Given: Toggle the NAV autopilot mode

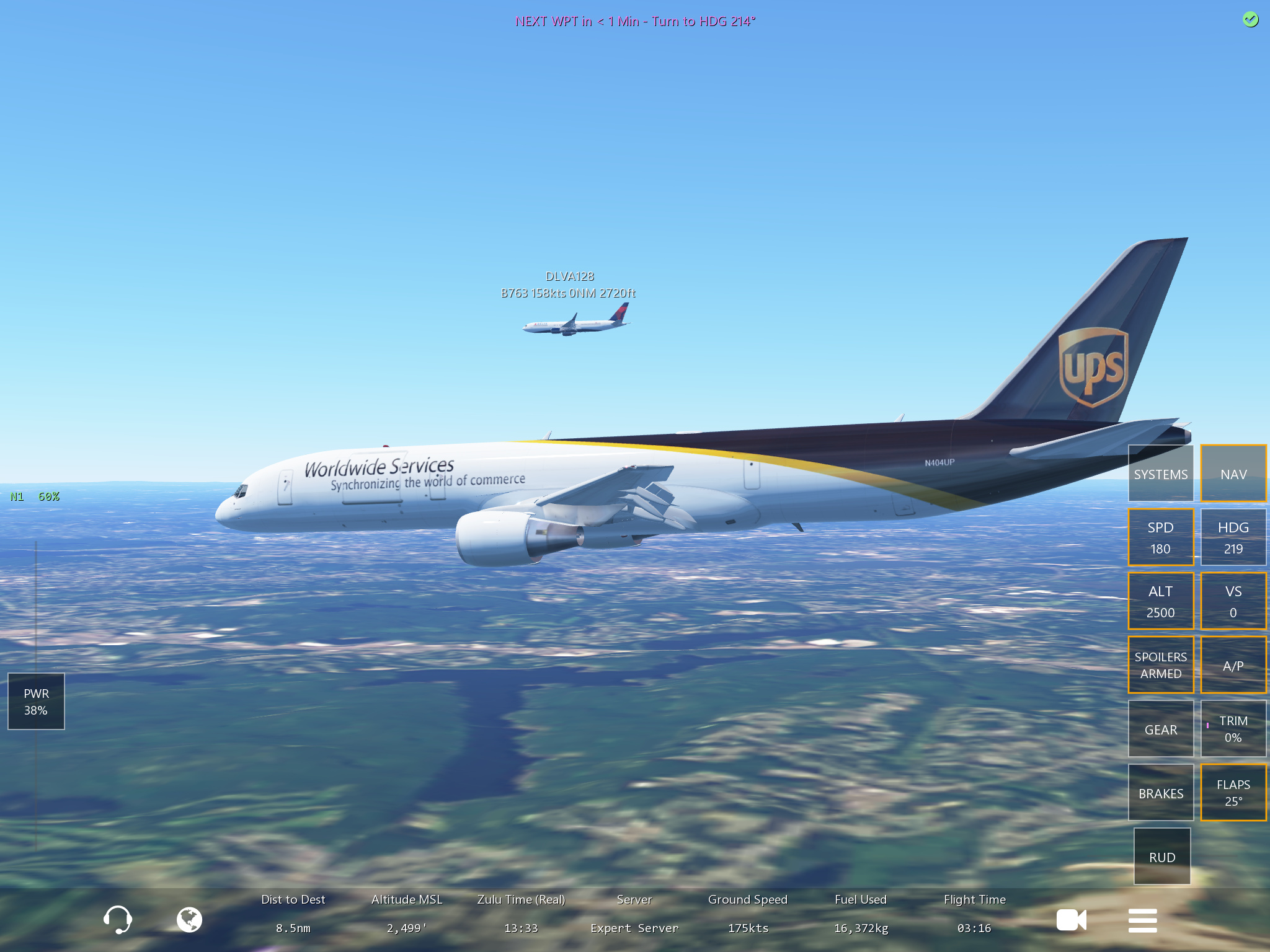Looking at the screenshot, I should [1233, 474].
